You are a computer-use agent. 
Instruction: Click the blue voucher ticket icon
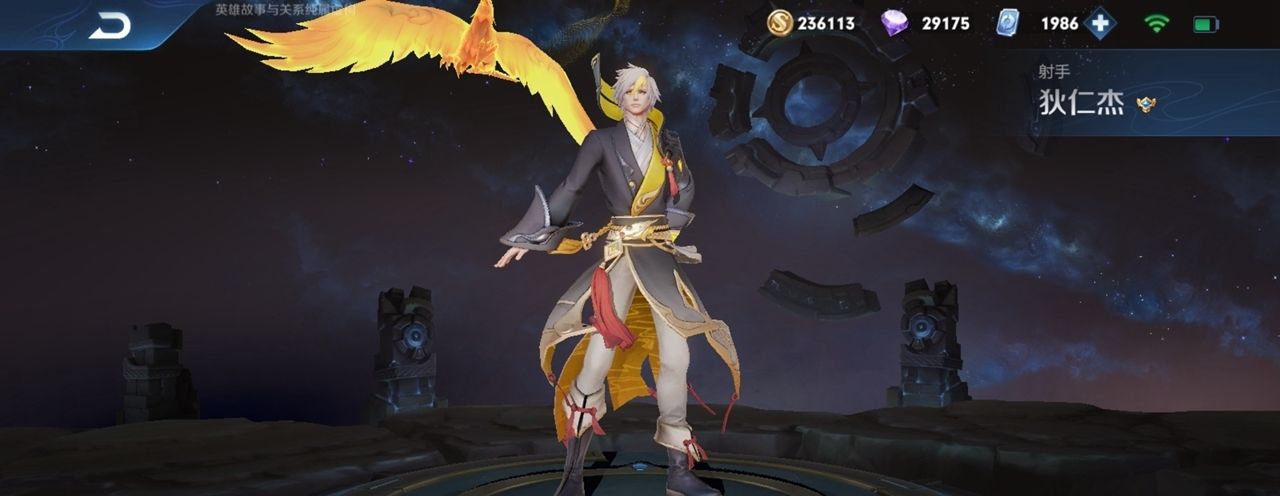click(x=1007, y=22)
